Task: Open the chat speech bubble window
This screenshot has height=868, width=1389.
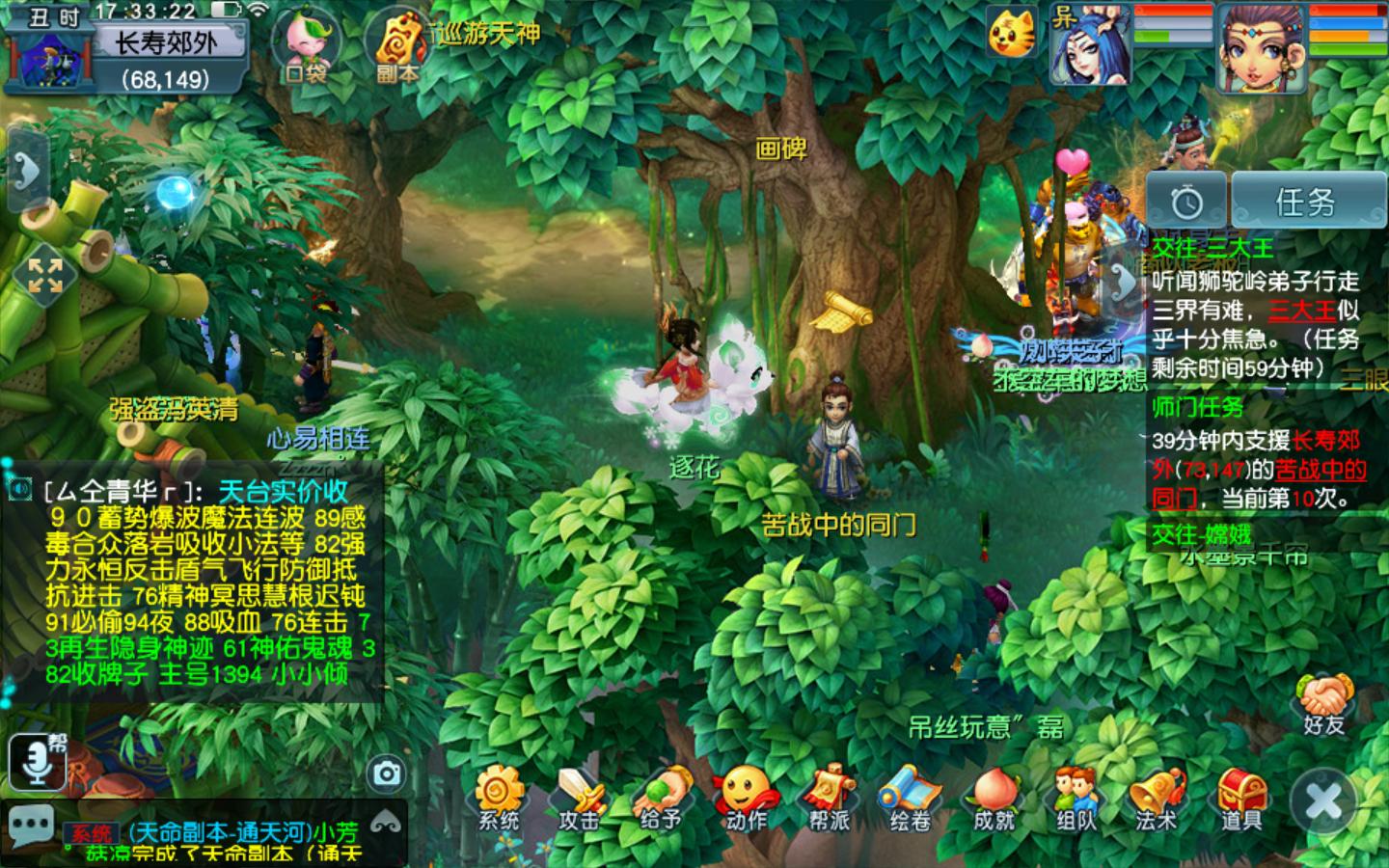Action: tap(31, 827)
